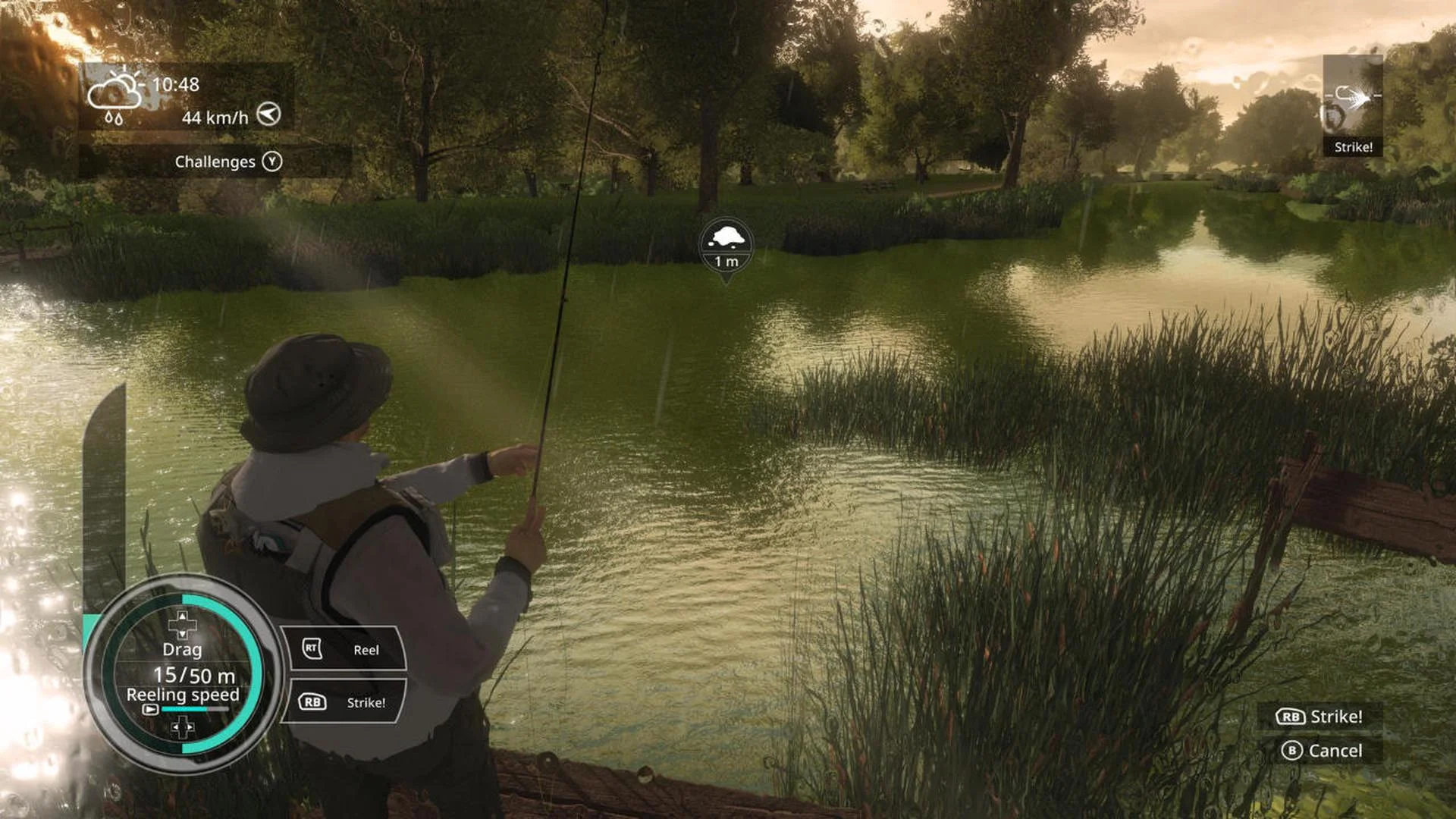Click the d-pad up-down Drag control icon
This screenshot has width=1456, height=819.
pyautogui.click(x=182, y=623)
